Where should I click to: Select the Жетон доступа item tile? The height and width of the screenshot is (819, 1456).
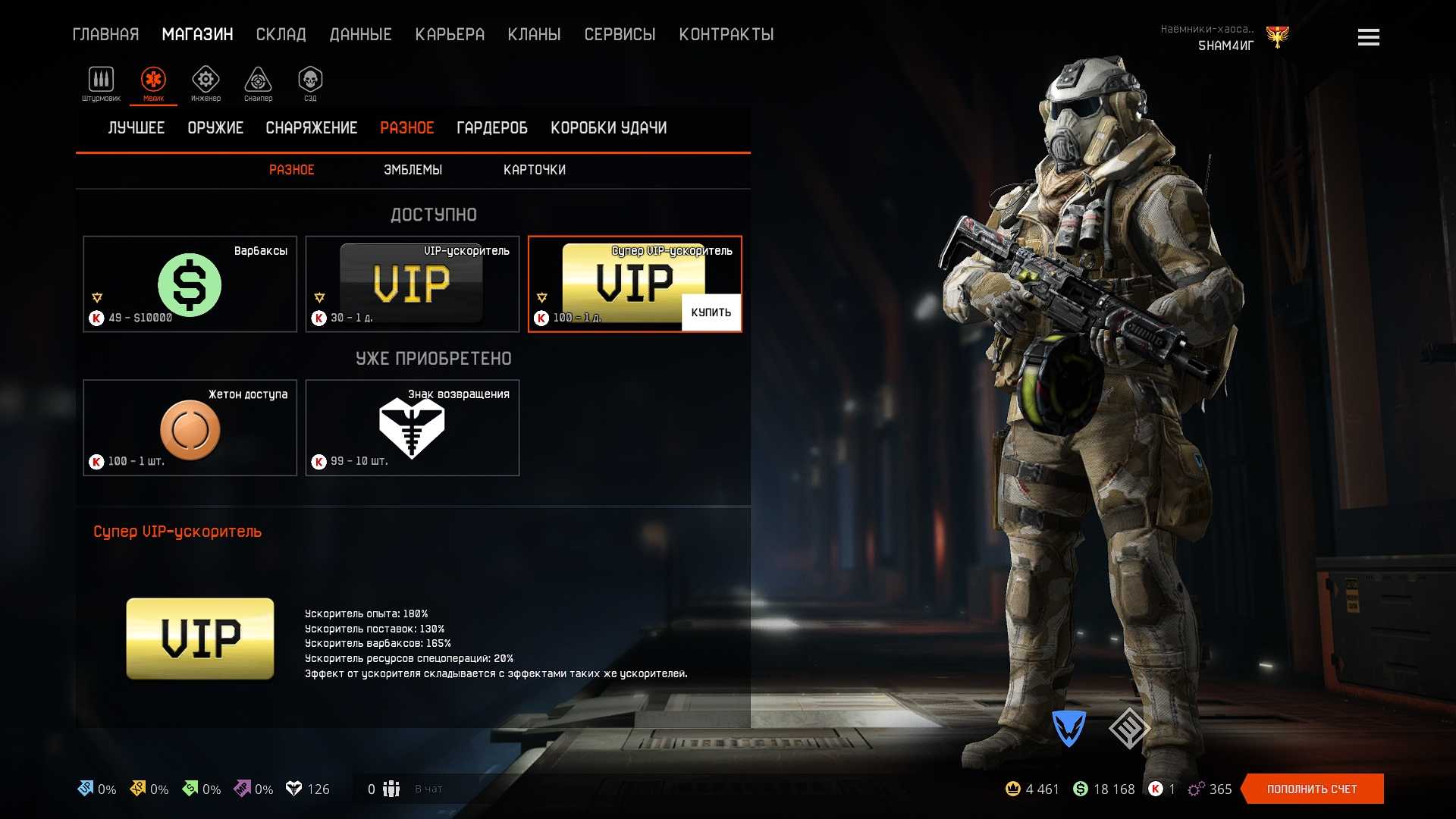(x=190, y=428)
